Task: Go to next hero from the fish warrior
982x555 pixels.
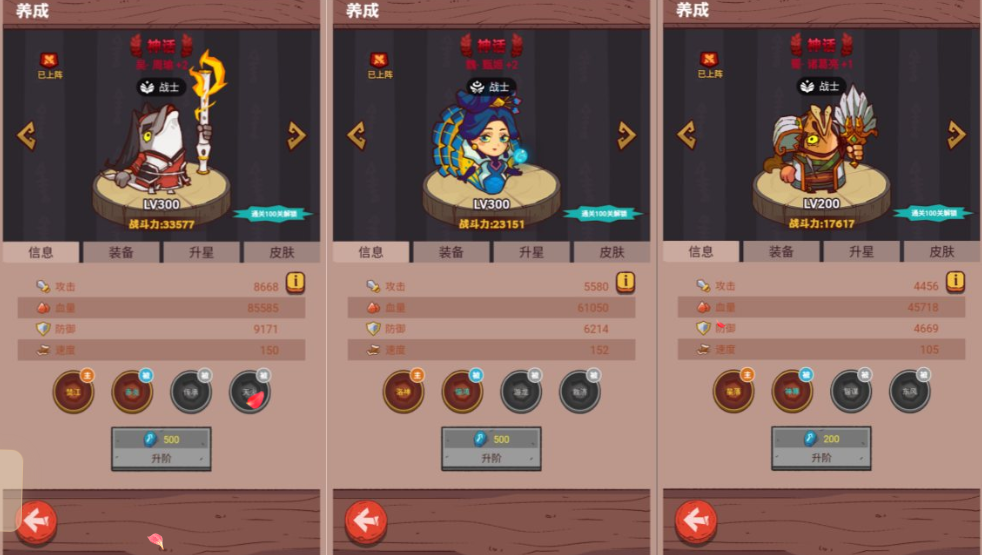Action: (296, 135)
